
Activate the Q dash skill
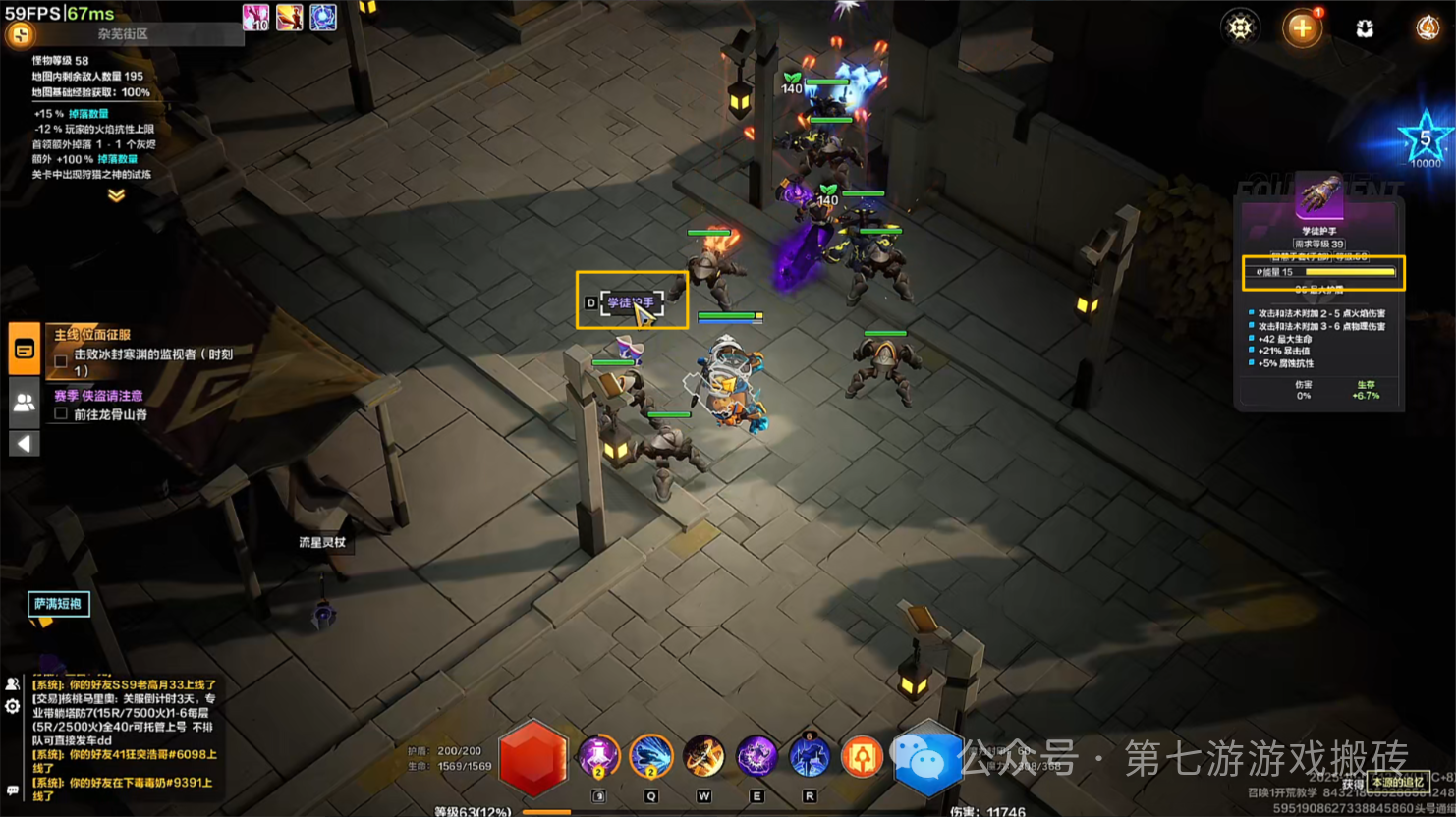tap(650, 757)
